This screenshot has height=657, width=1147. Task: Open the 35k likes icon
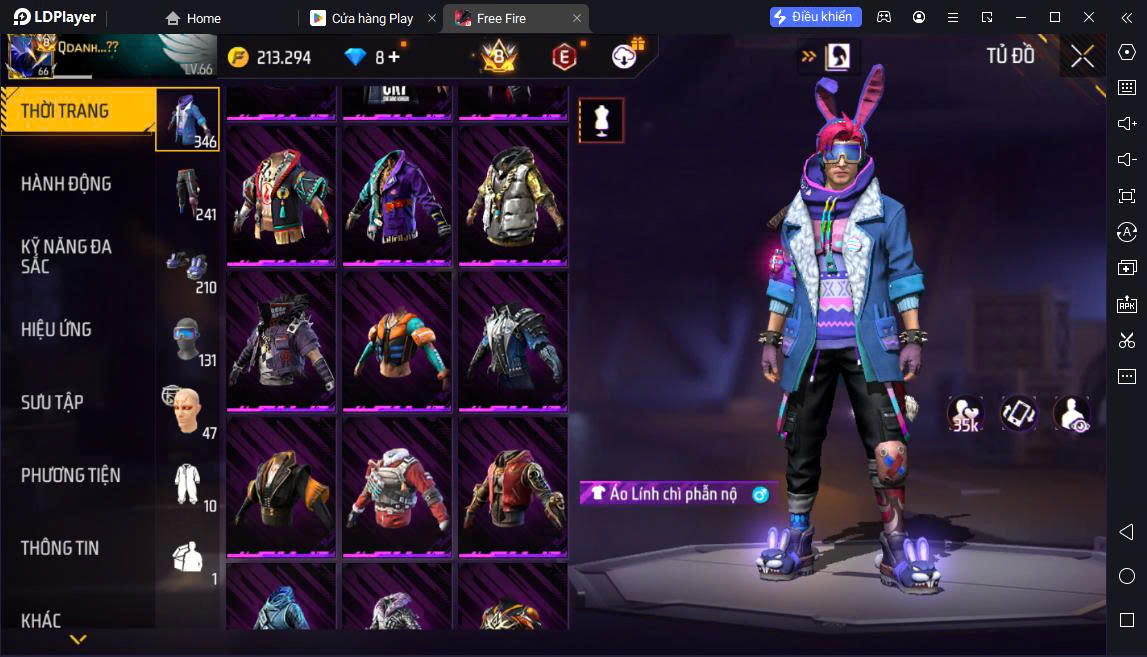(x=965, y=414)
